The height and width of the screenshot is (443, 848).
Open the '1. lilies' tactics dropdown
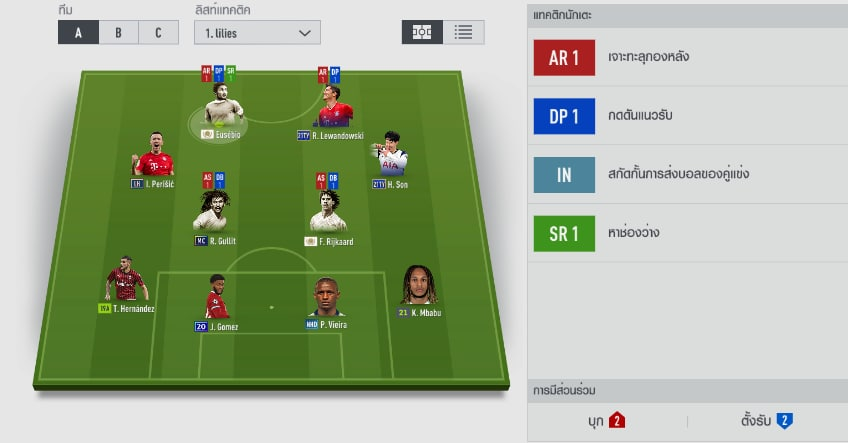[257, 33]
